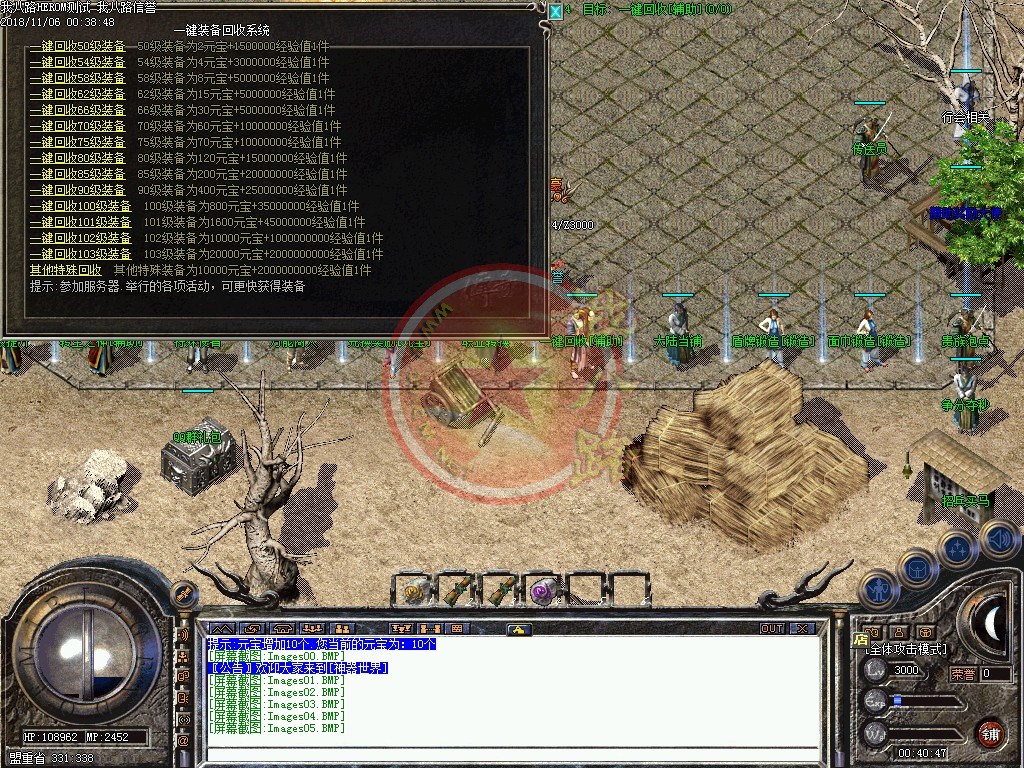Select the first belt slot item
The height and width of the screenshot is (768, 1024).
pos(413,591)
